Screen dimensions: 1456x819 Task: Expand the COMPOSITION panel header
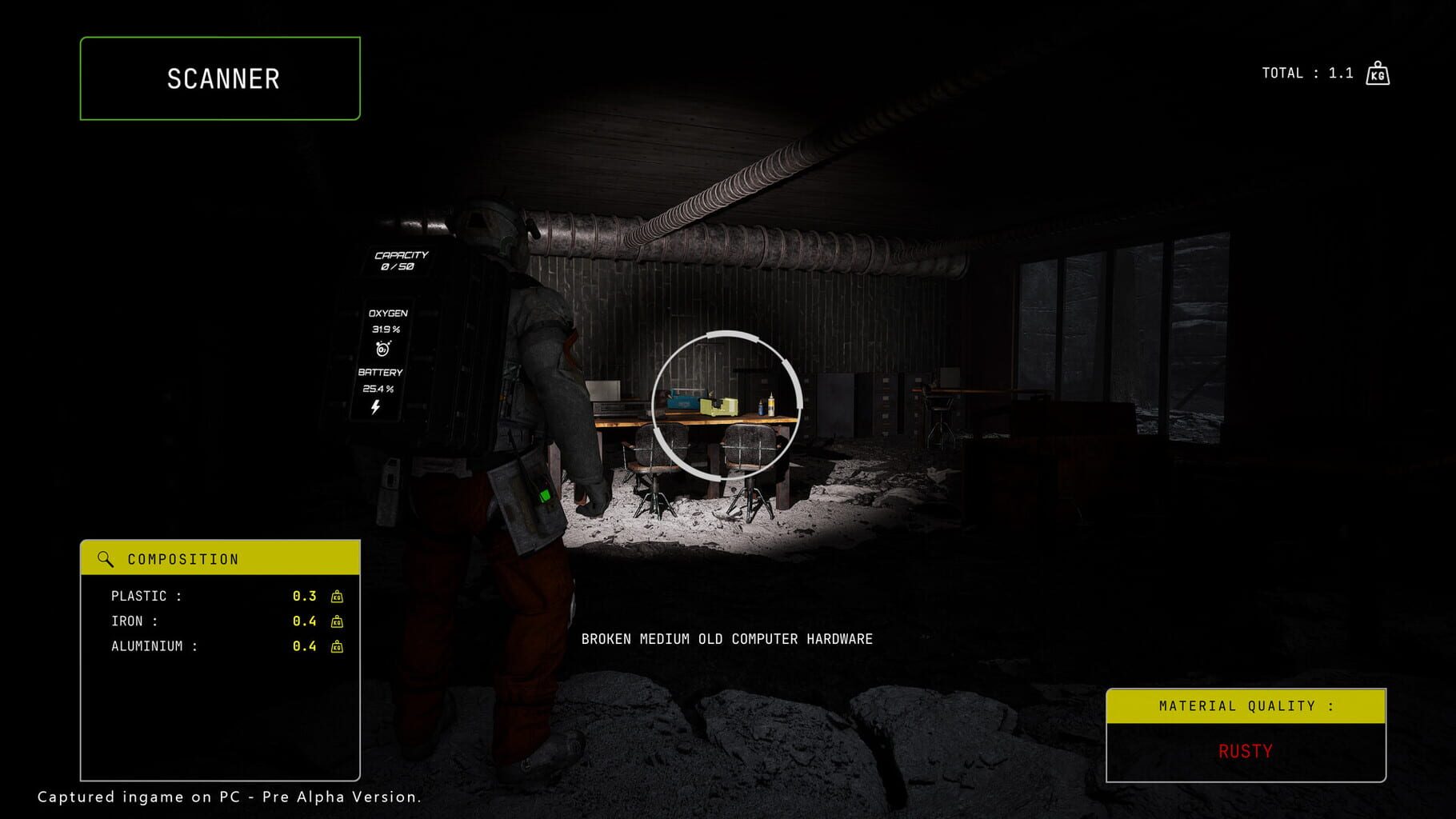point(220,558)
